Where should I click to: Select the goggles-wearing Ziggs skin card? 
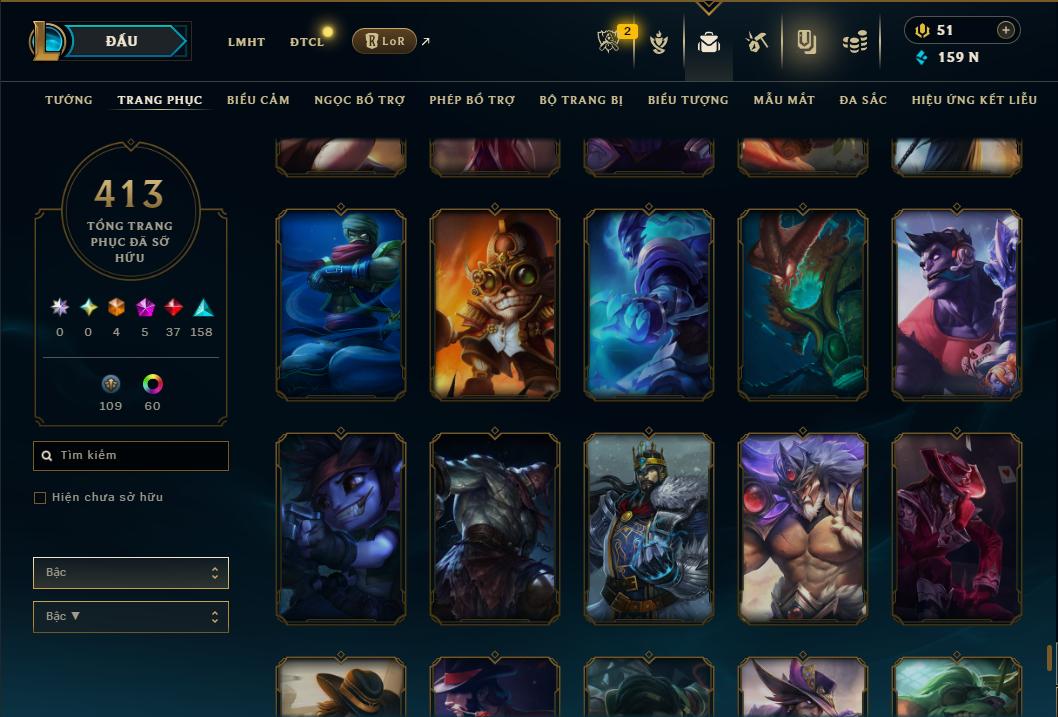(x=495, y=305)
